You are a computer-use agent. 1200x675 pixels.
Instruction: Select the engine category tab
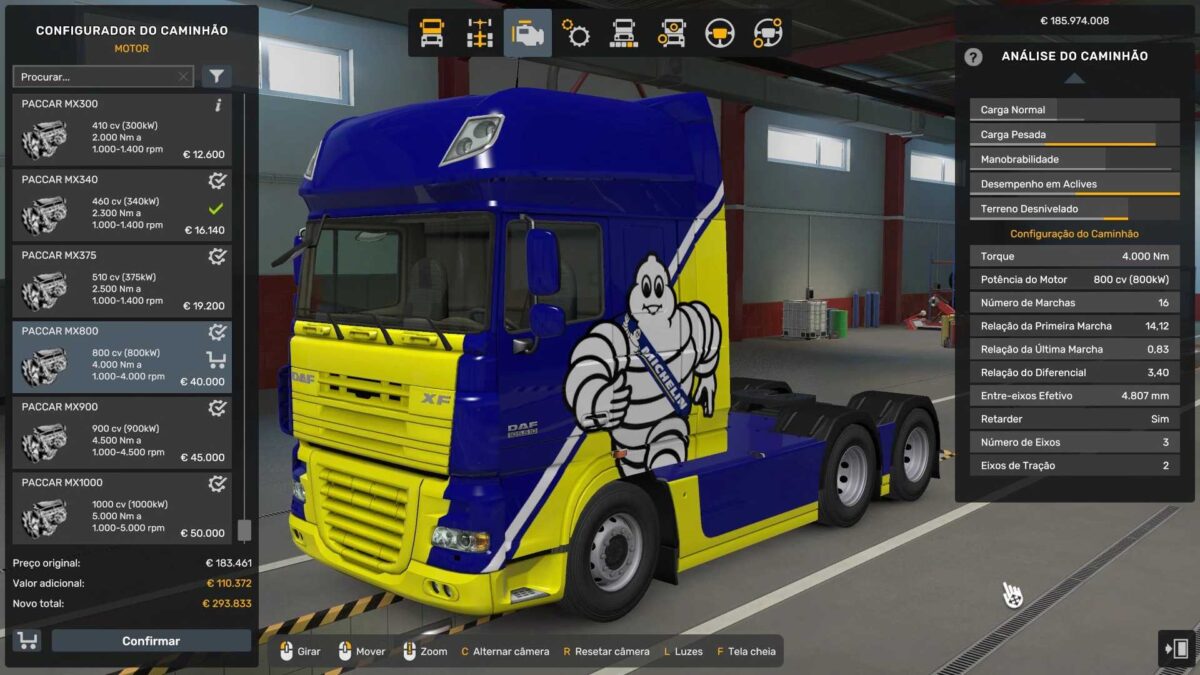click(527, 33)
